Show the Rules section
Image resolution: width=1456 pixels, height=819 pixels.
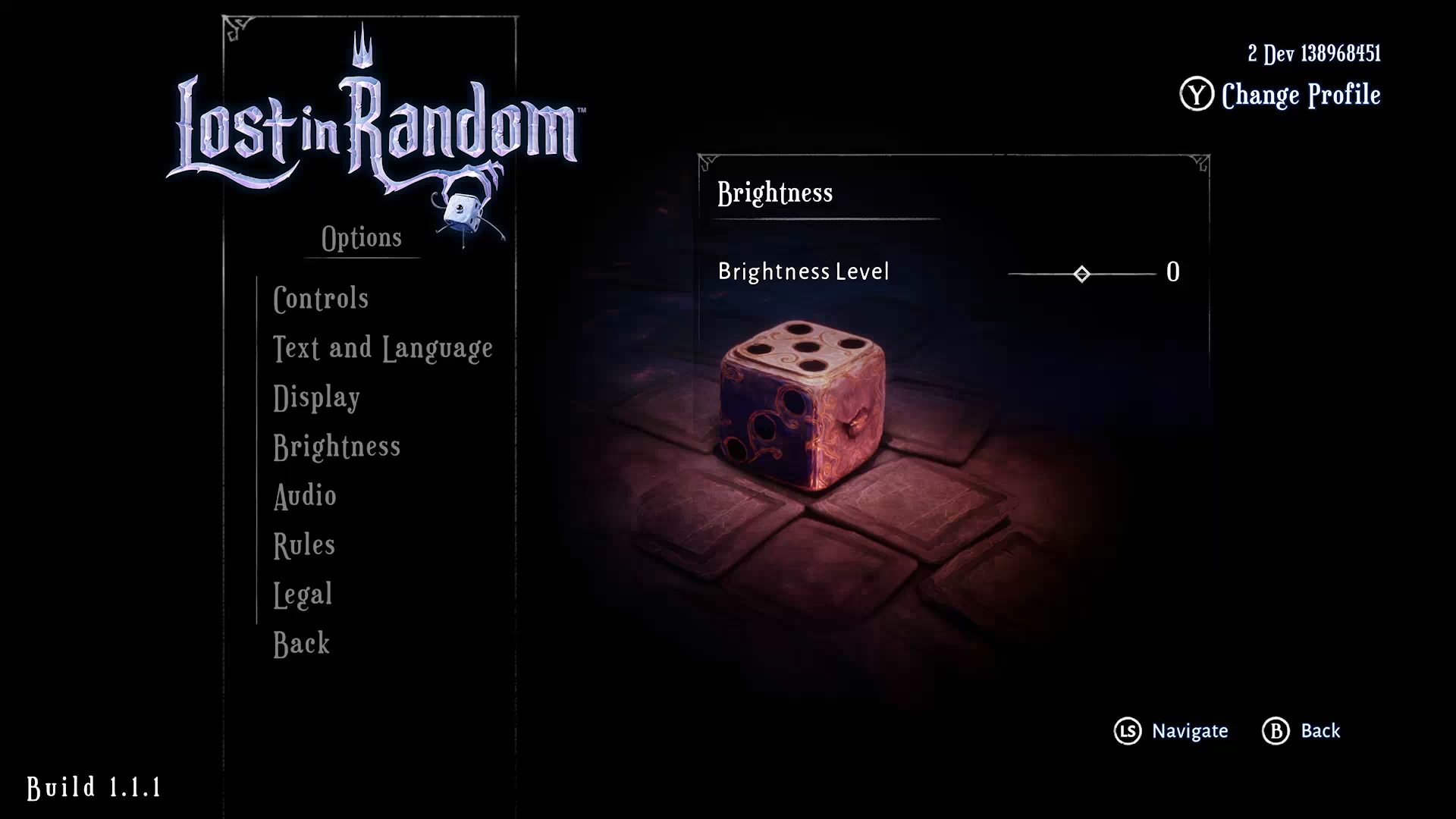304,545
